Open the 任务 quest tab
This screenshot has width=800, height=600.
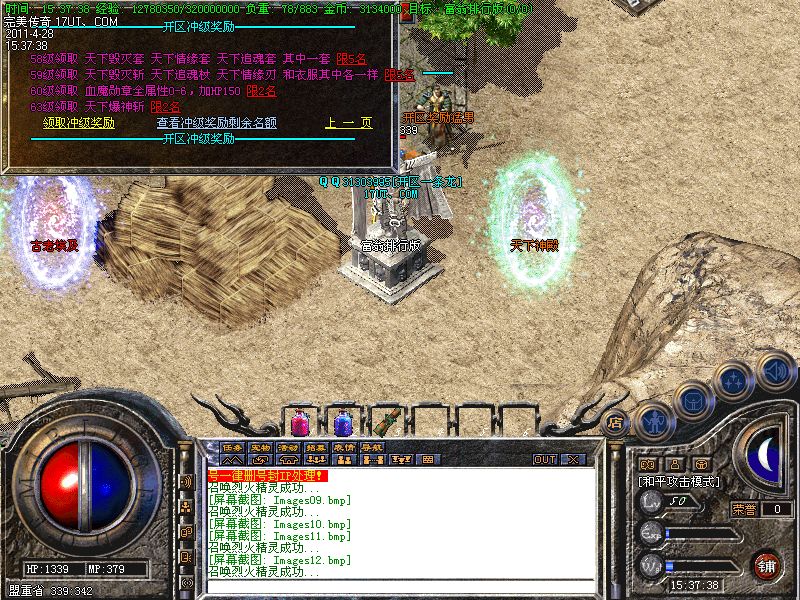(x=232, y=447)
